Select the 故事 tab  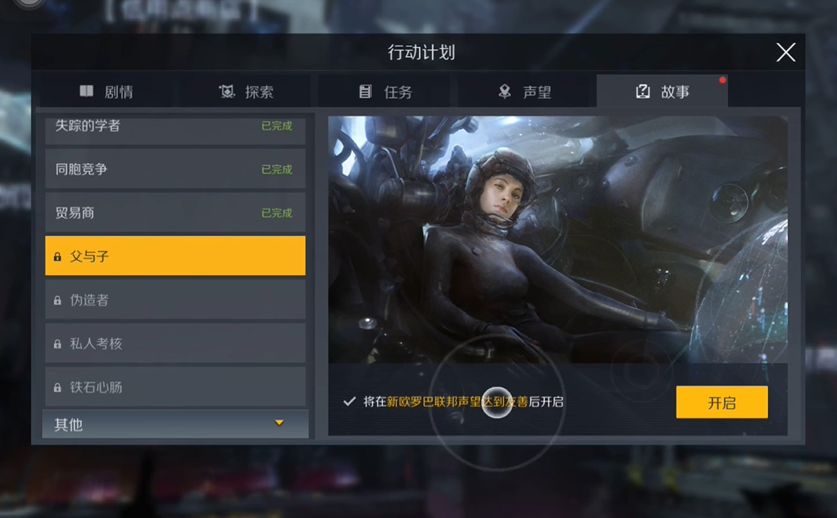[x=662, y=92]
